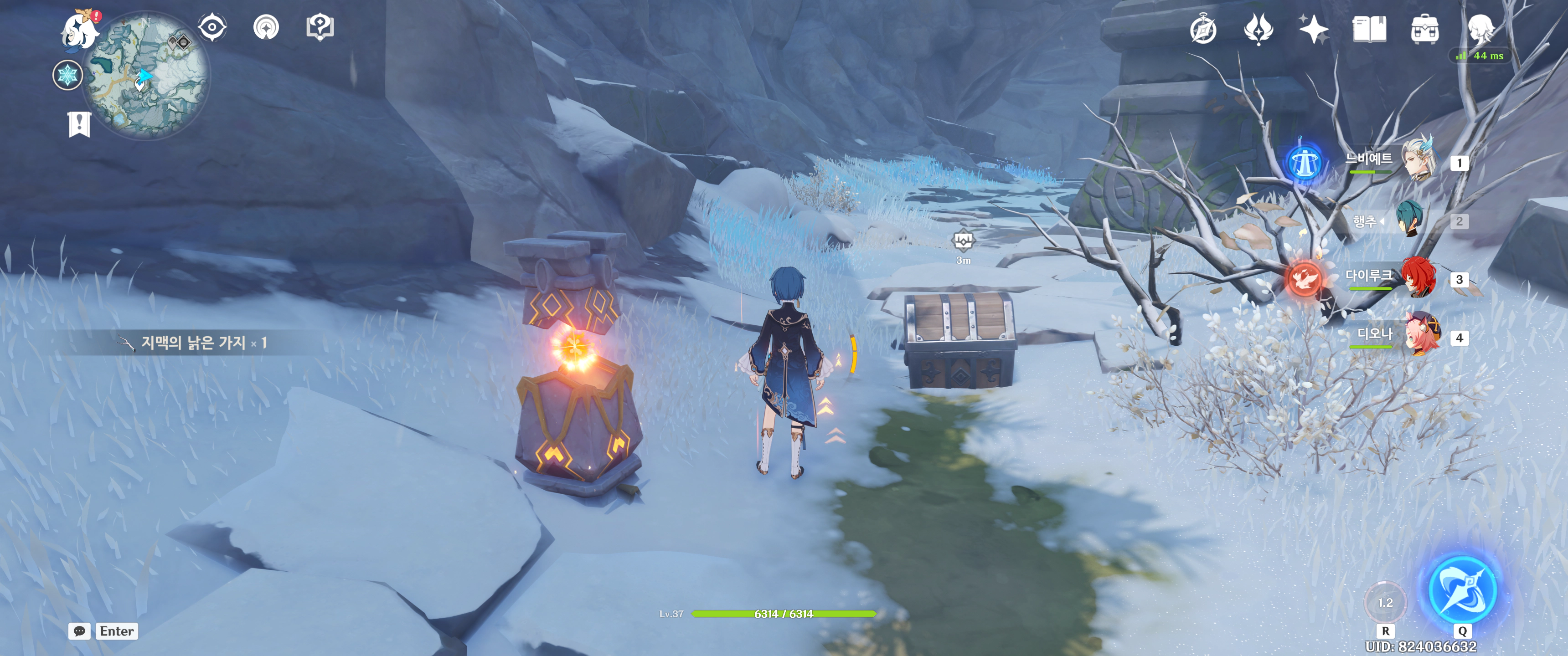Activate the glowing blue elemental burst

(x=1462, y=589)
